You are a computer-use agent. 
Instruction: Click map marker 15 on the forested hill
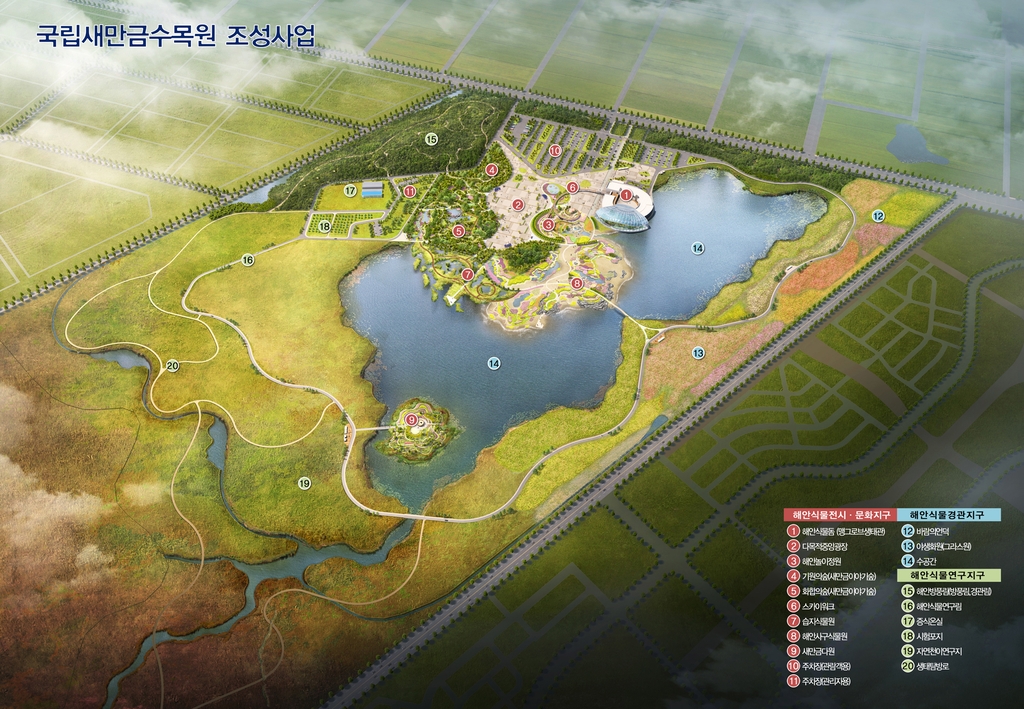point(431,139)
